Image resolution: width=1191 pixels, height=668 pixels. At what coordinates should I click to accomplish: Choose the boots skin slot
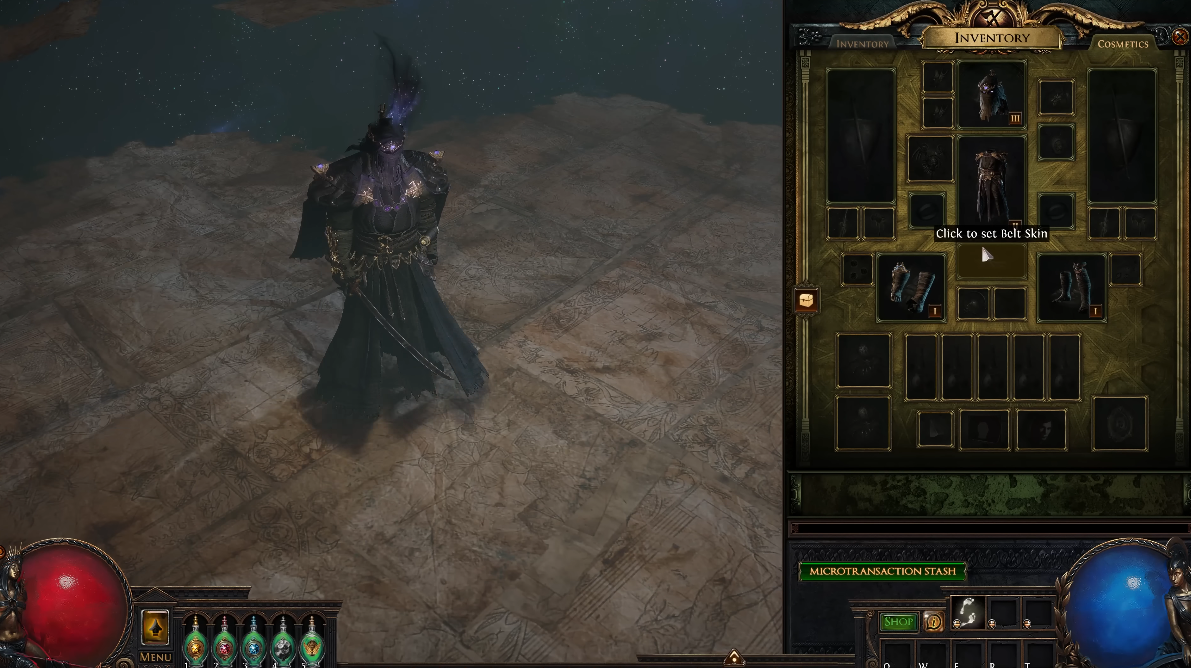click(1071, 287)
